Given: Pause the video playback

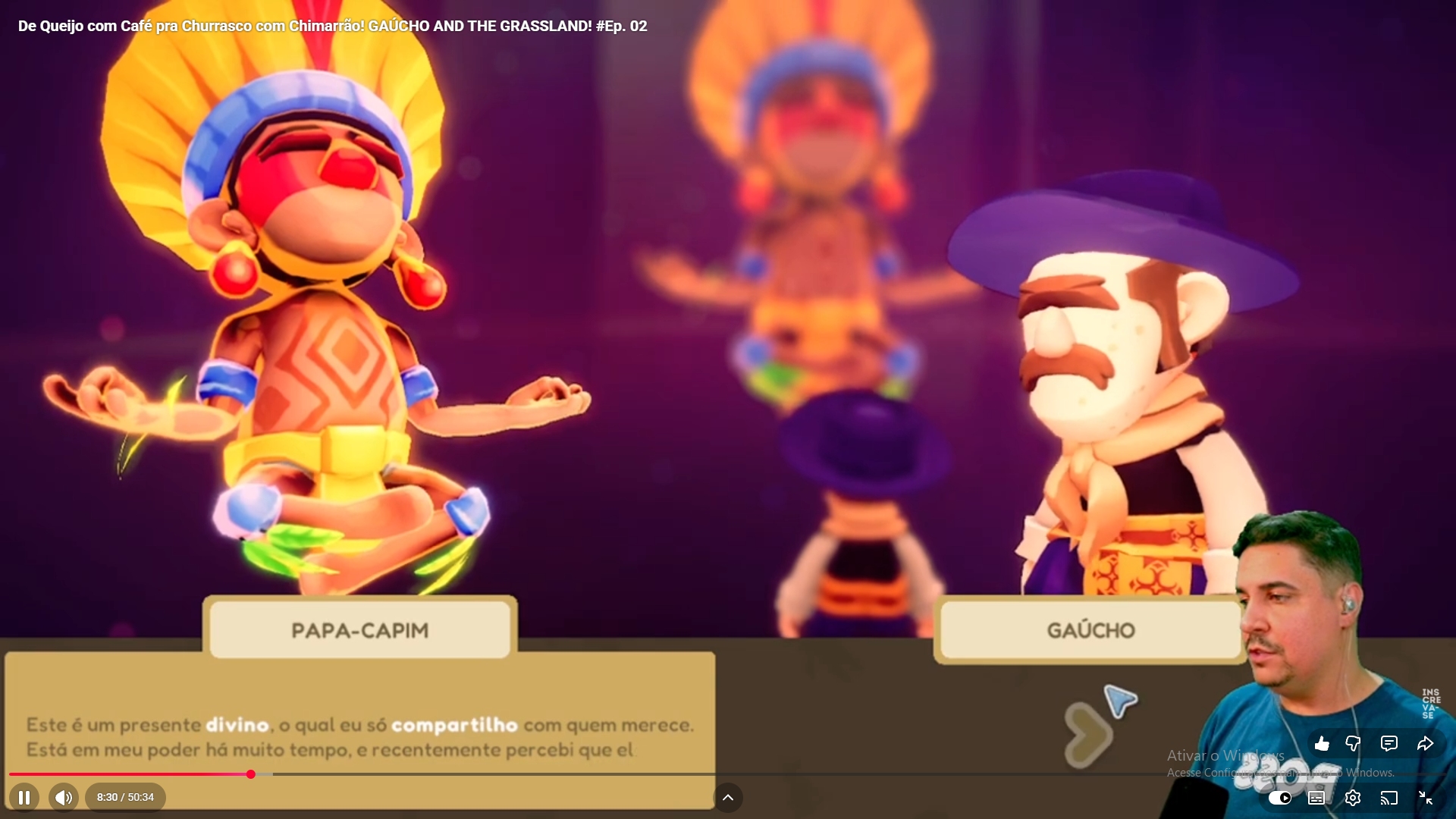Looking at the screenshot, I should point(24,797).
